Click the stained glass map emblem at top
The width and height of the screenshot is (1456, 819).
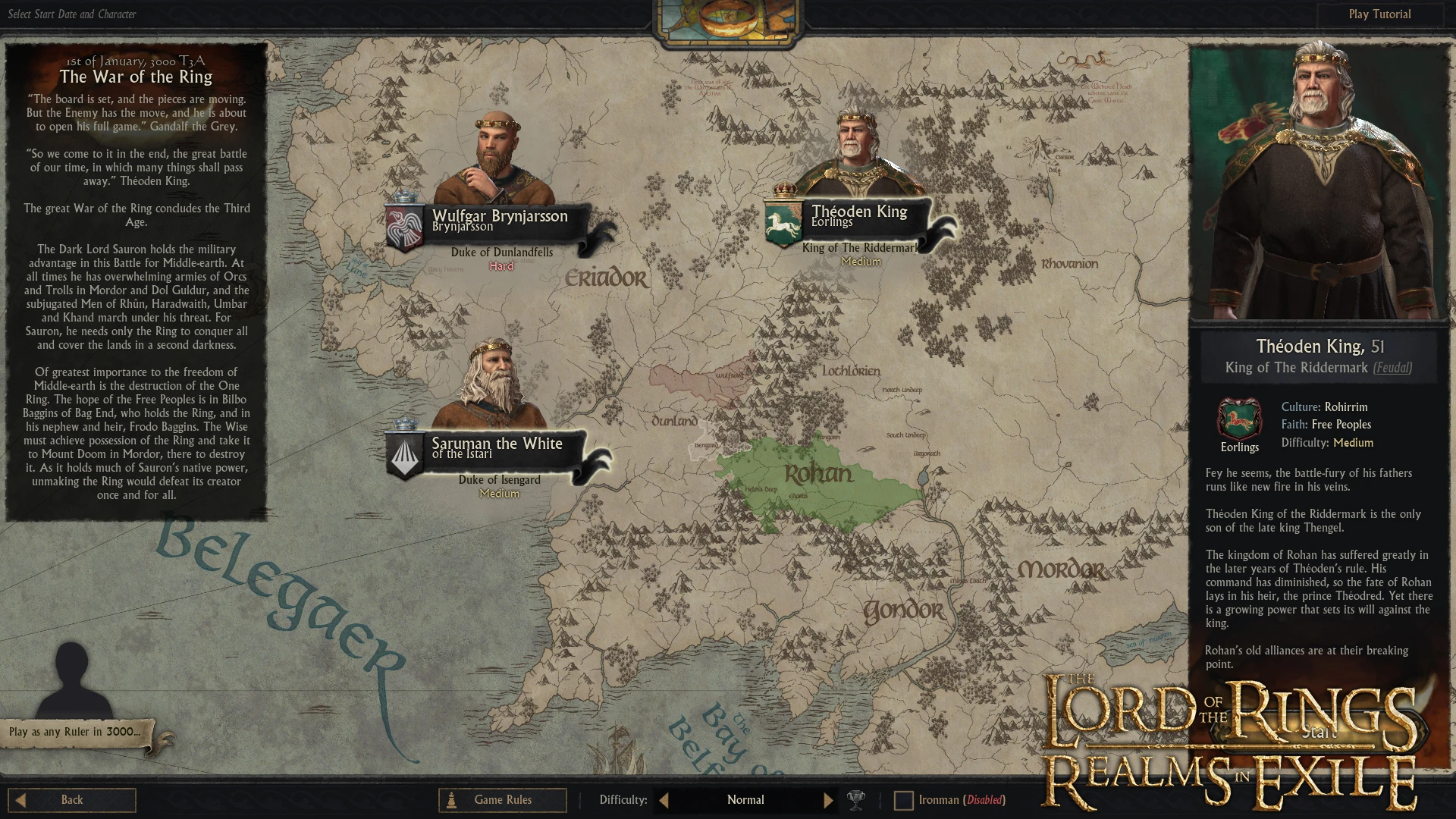[x=726, y=19]
